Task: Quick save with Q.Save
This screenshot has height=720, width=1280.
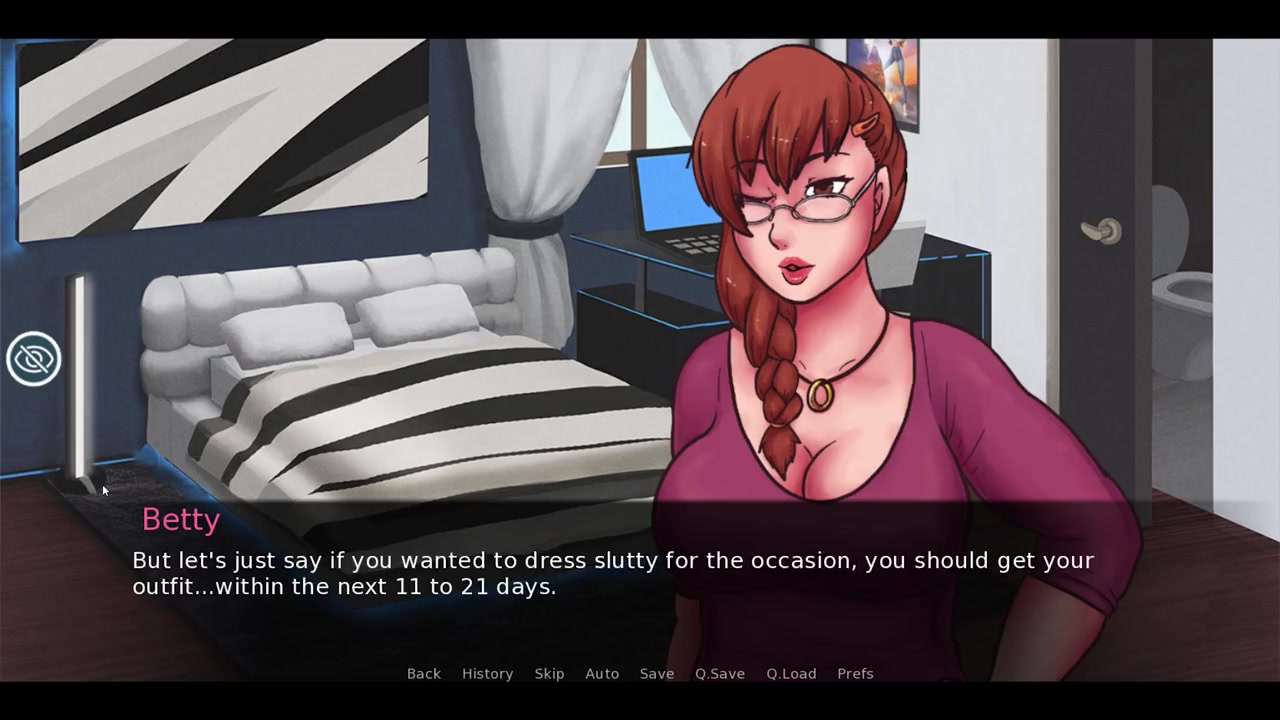Action: [720, 674]
